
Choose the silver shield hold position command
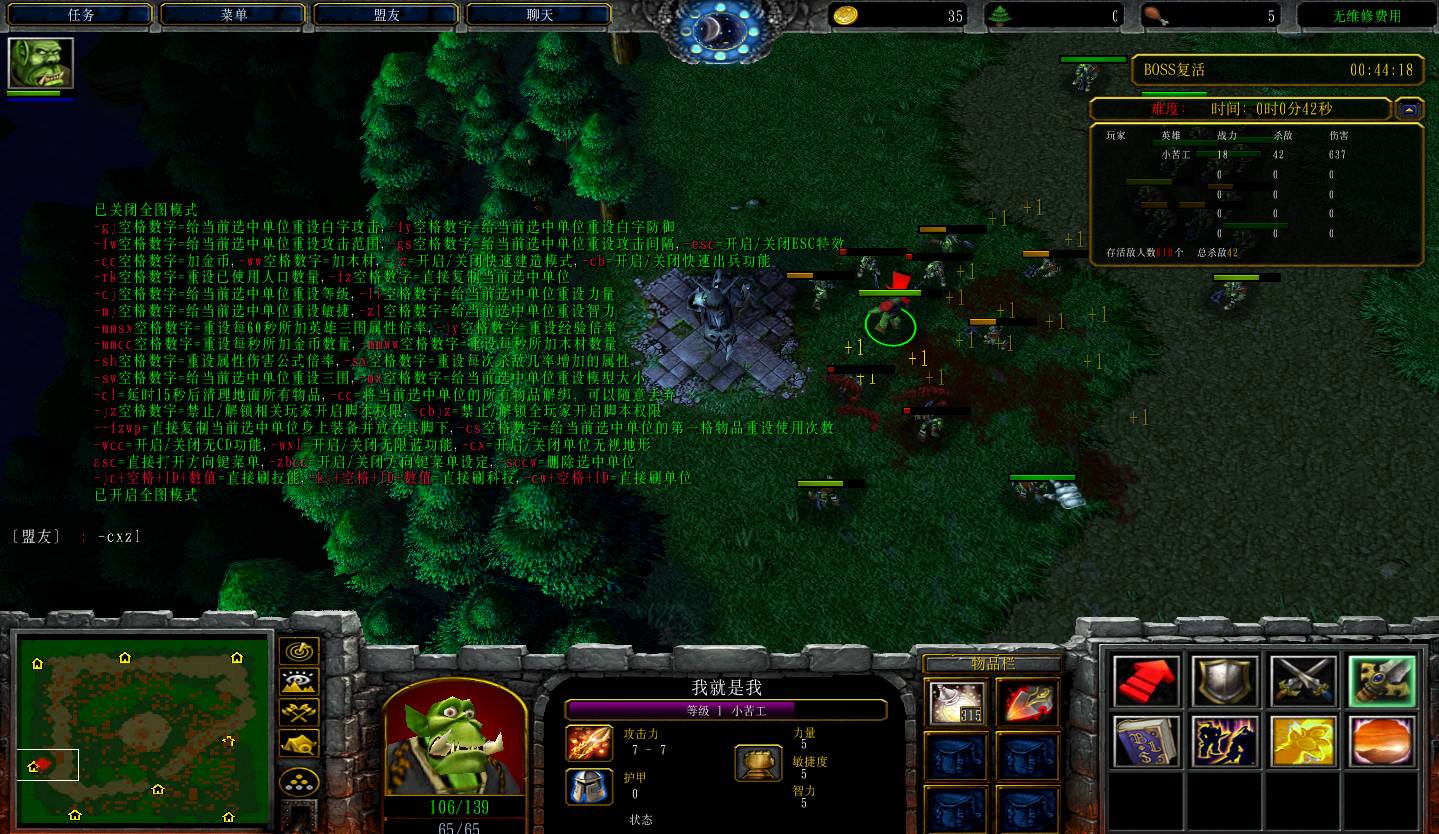point(1225,682)
